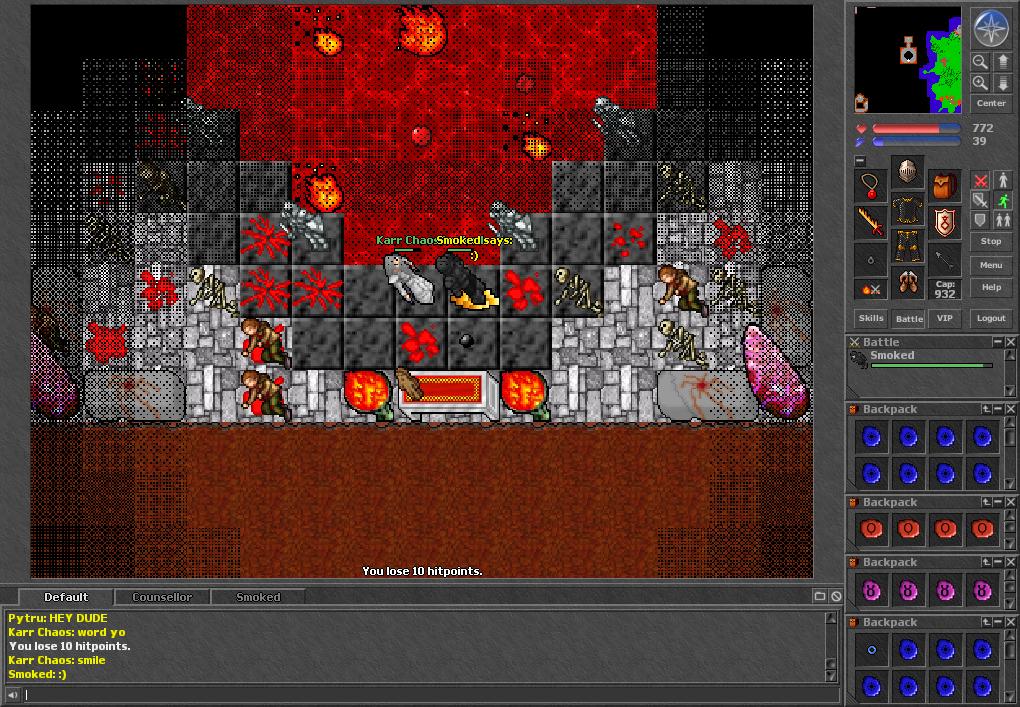Click the minimap compass rose

coord(990,29)
